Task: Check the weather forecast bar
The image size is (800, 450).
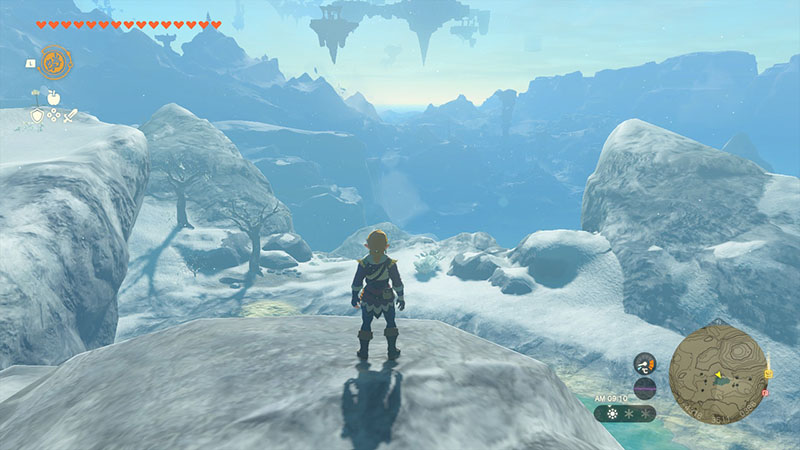Action: 625,412
